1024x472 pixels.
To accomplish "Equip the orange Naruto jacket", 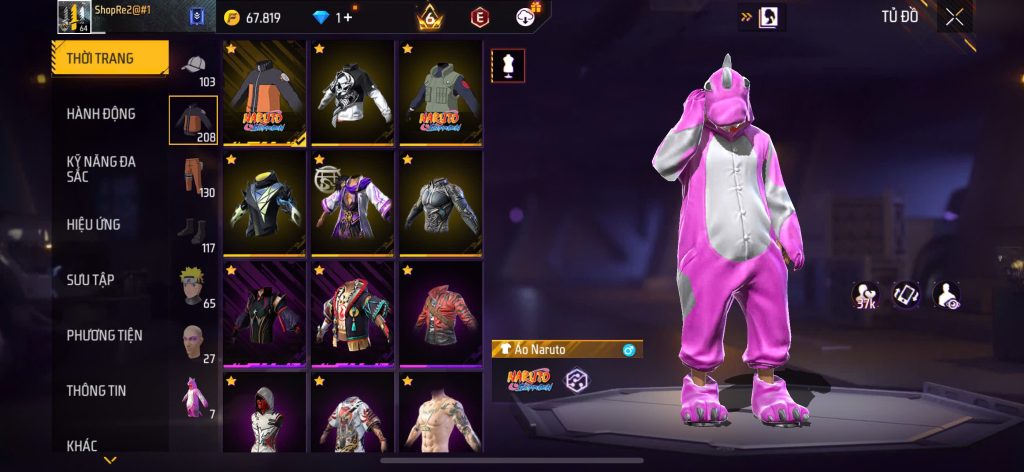I will pos(264,93).
